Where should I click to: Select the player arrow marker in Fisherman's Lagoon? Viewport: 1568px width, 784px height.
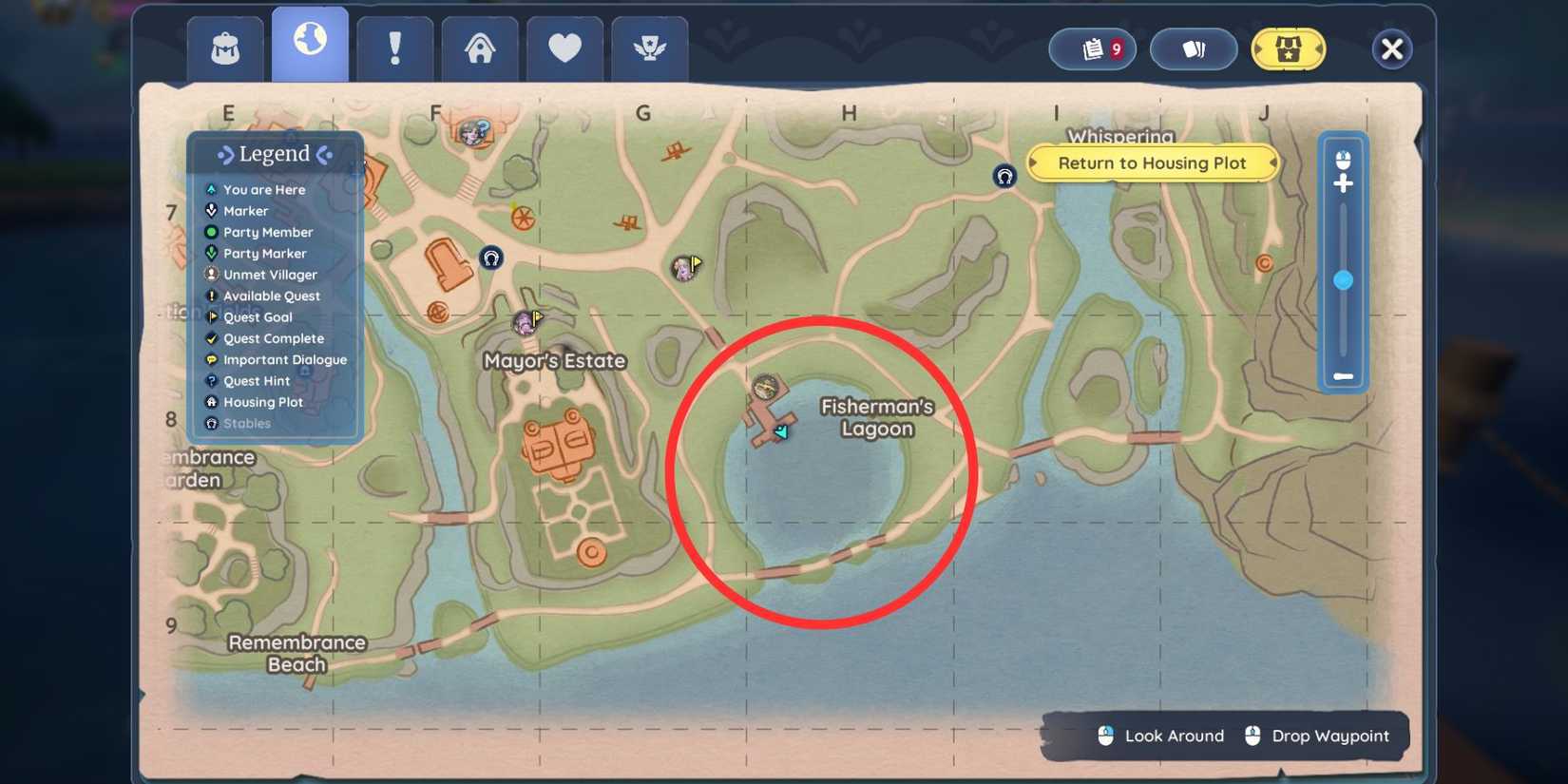(x=780, y=430)
